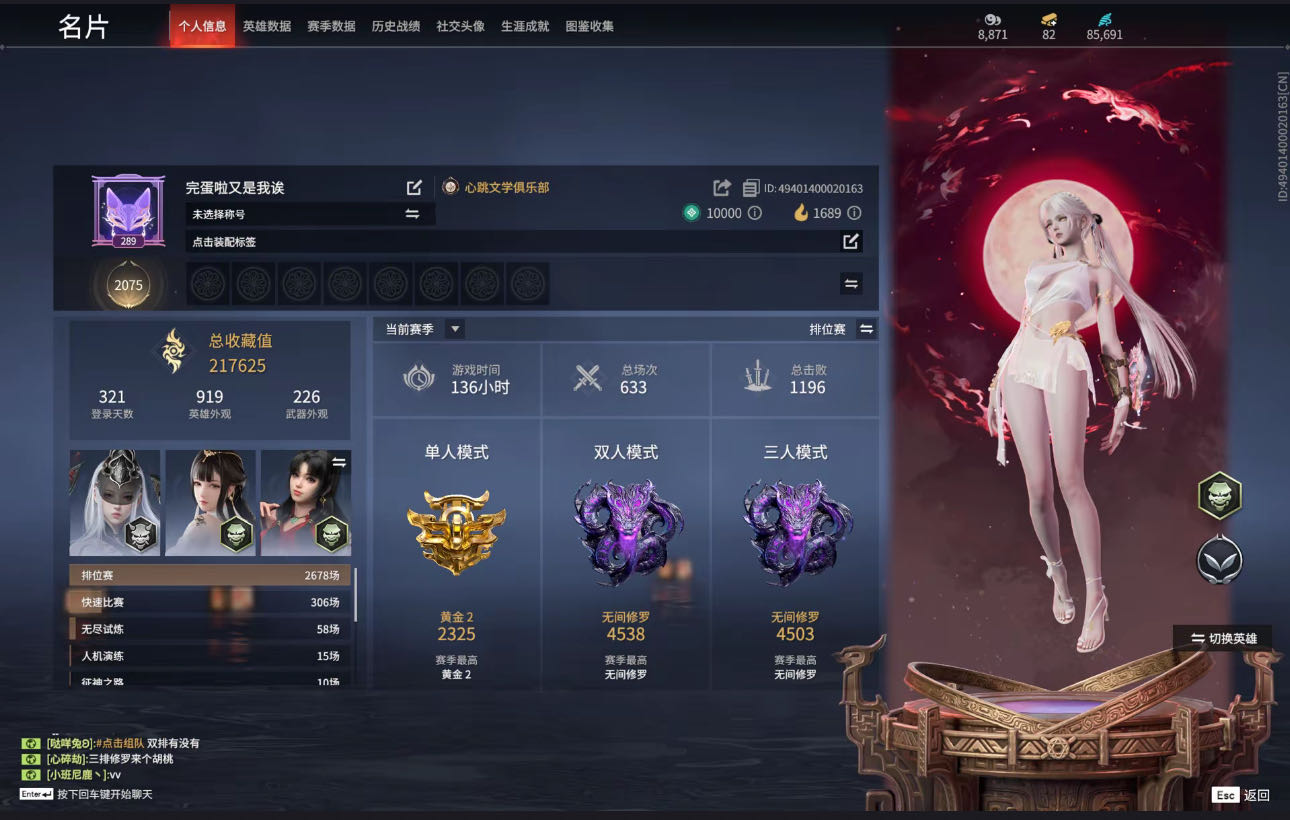Edit the 点击装配标签 tag field

850,241
